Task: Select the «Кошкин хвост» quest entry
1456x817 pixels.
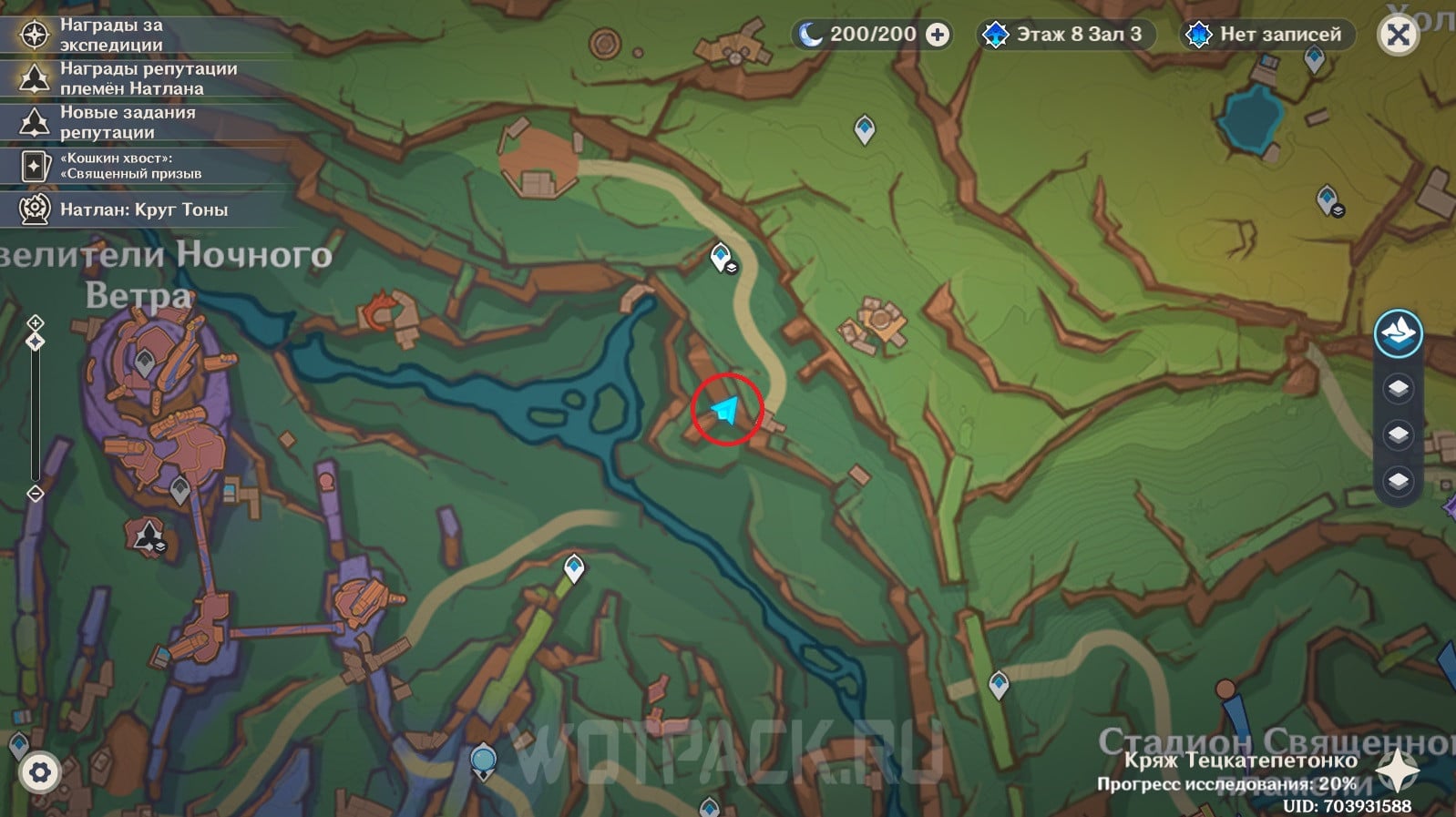Action: (130, 166)
